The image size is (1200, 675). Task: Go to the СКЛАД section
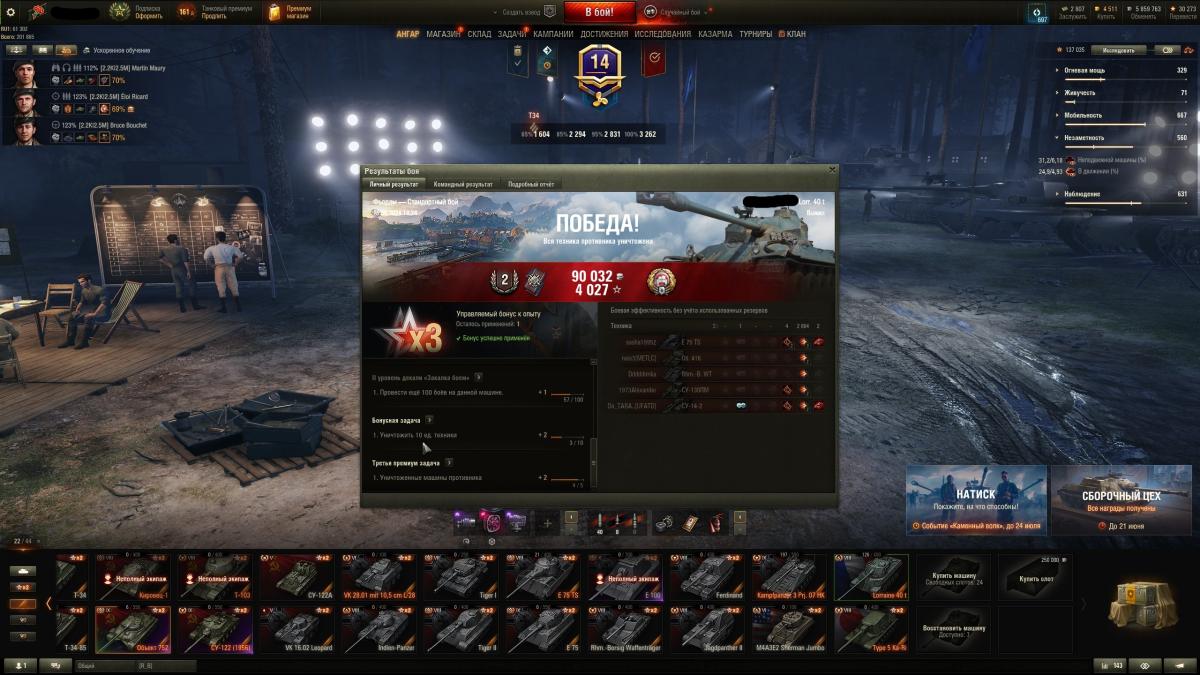click(479, 33)
